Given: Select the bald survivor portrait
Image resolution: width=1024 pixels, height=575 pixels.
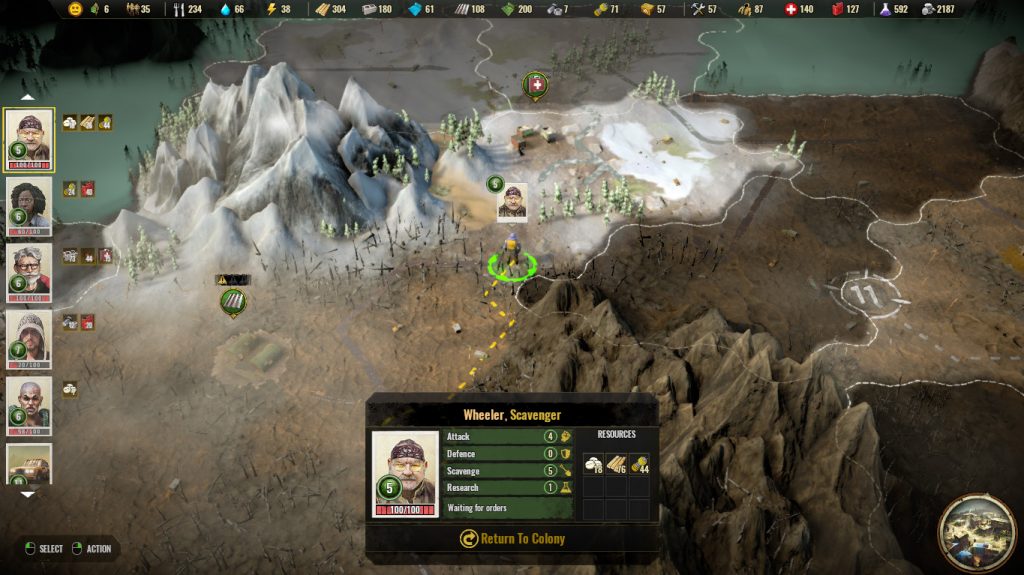Looking at the screenshot, I should tap(28, 405).
